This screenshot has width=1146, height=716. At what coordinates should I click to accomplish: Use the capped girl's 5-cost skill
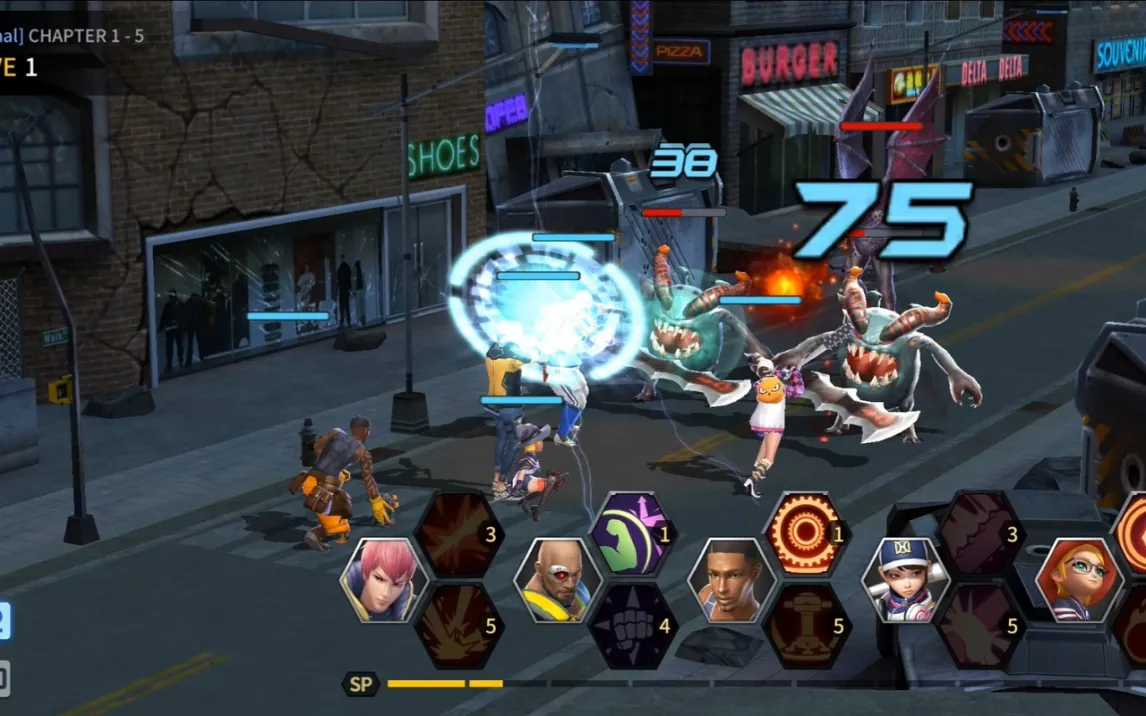point(981,627)
